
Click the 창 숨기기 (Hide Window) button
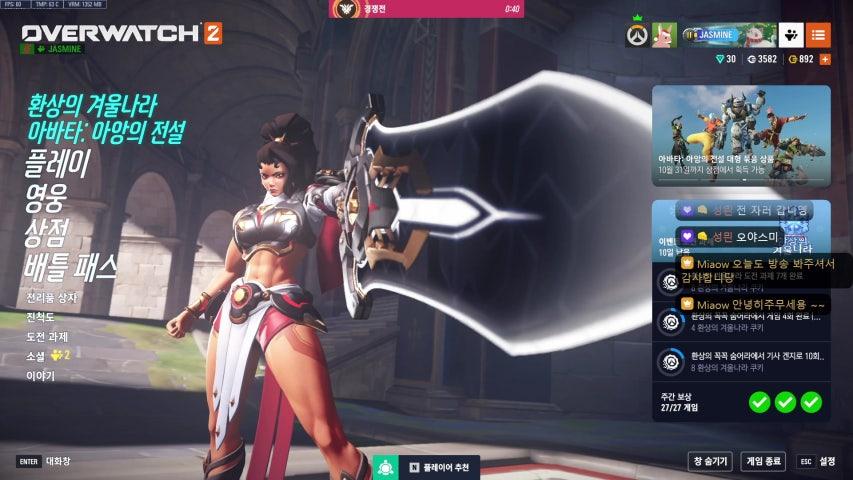pyautogui.click(x=710, y=461)
